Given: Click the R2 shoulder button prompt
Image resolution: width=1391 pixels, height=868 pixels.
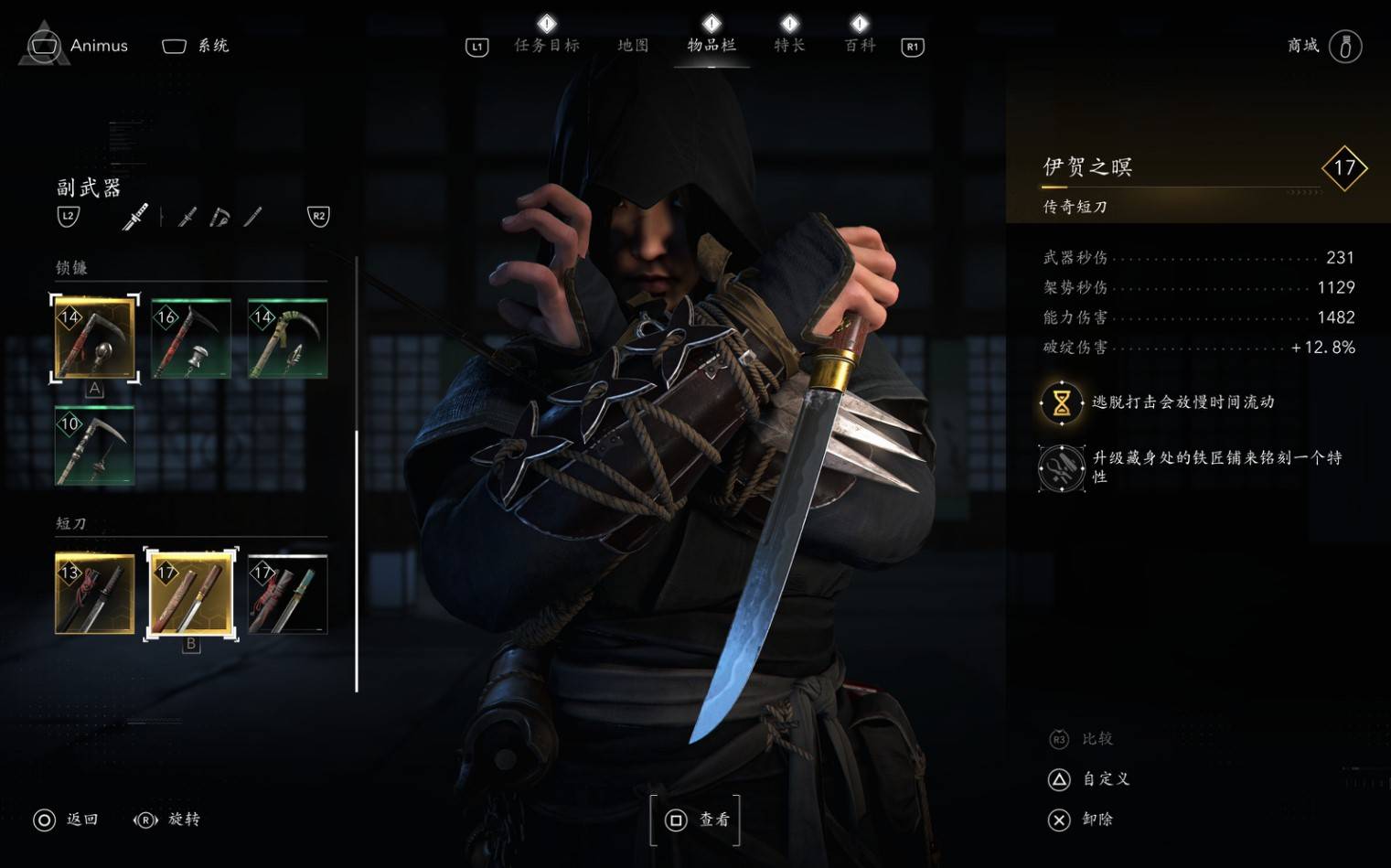Looking at the screenshot, I should point(317,217).
